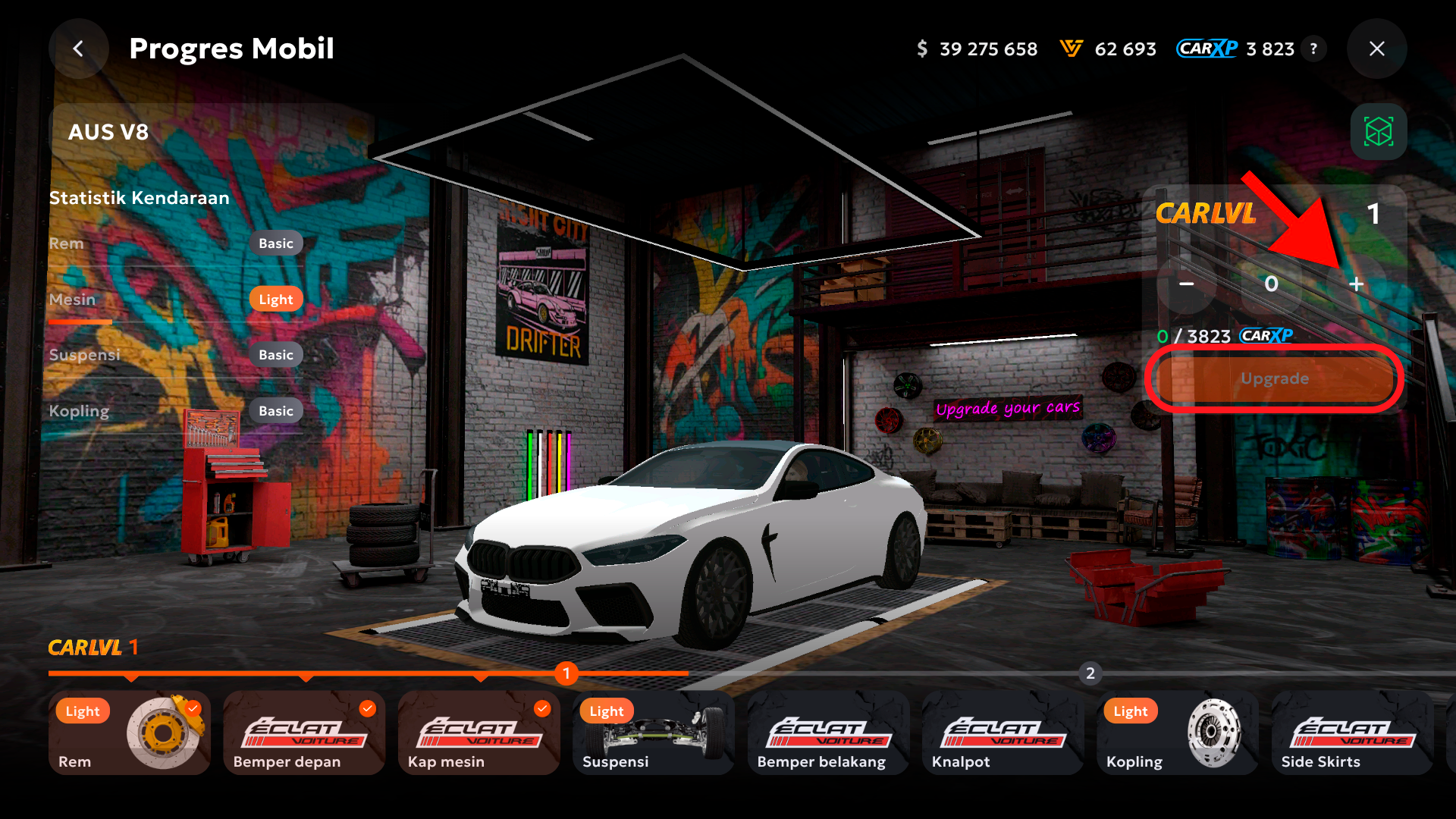The width and height of the screenshot is (1456, 819).
Task: Open the CarXP question mark help
Action: tap(1313, 49)
